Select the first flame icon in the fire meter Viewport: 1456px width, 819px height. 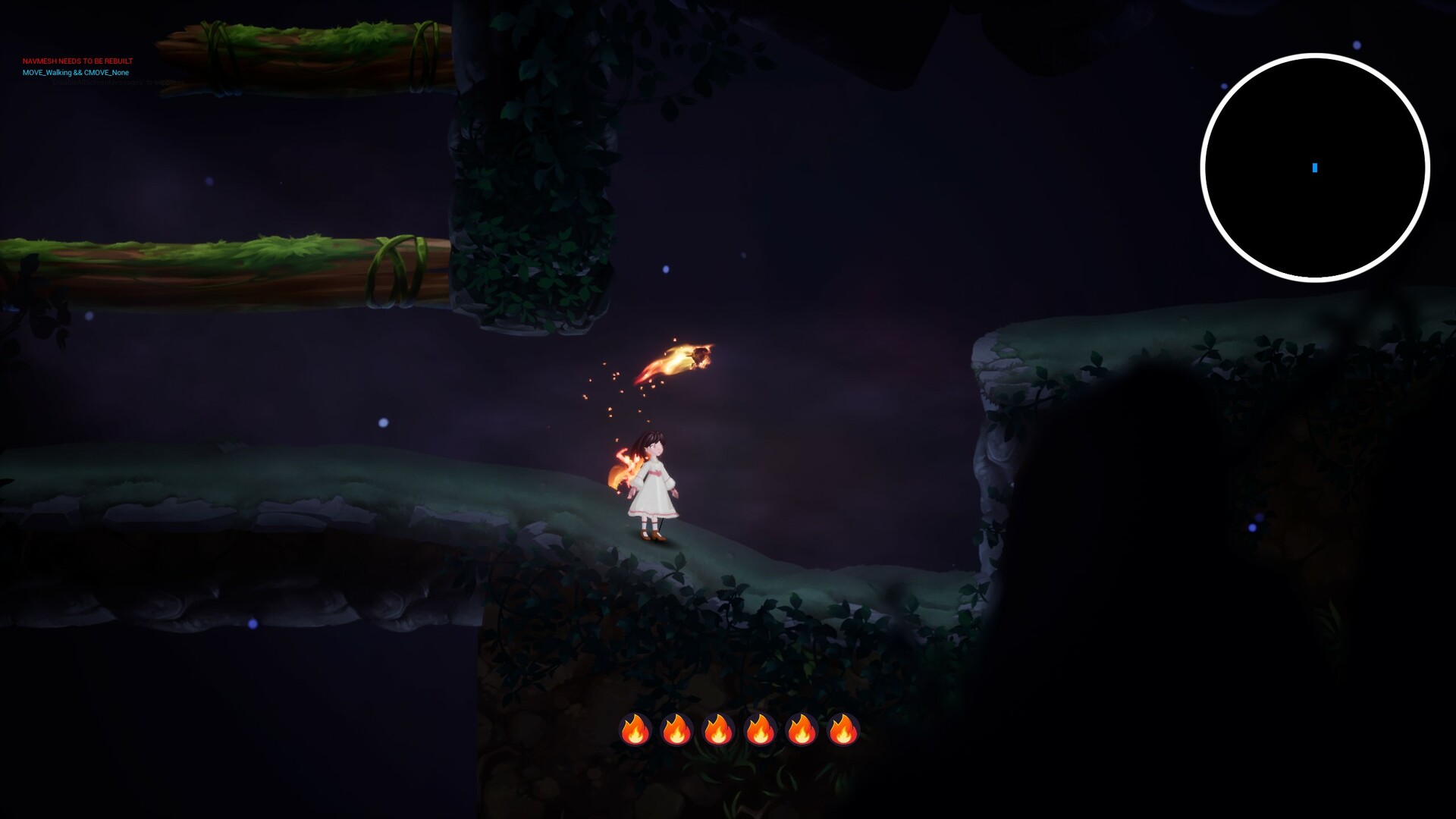coord(636,730)
